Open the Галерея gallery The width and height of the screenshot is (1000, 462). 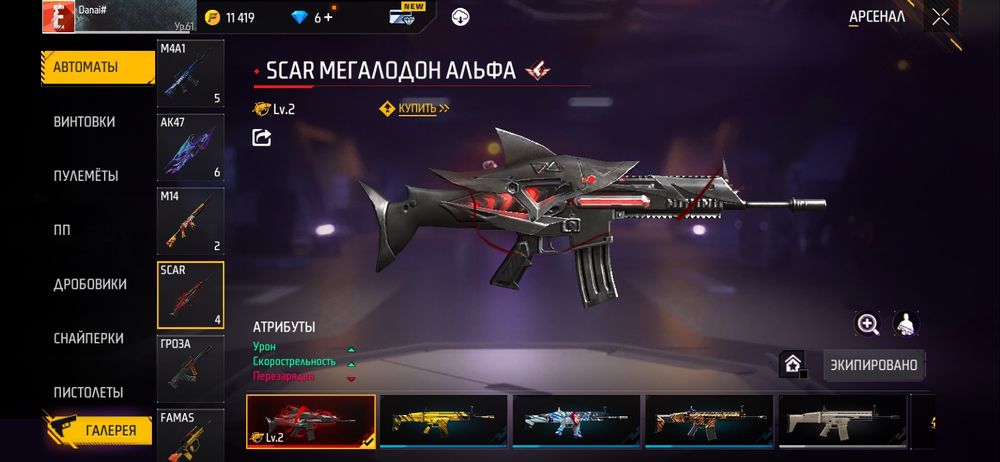[98, 428]
